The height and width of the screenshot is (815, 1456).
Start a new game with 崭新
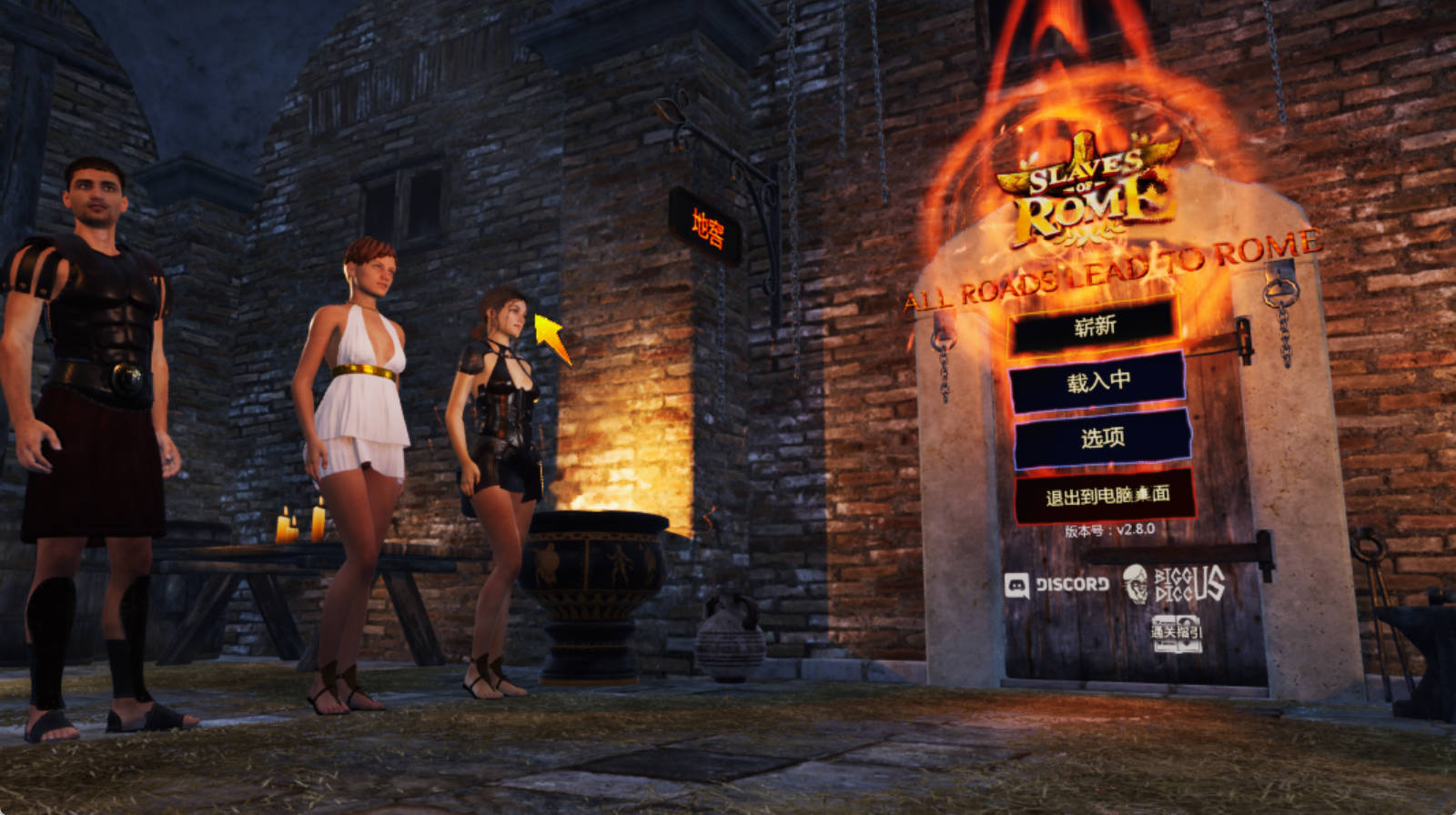1094,326
